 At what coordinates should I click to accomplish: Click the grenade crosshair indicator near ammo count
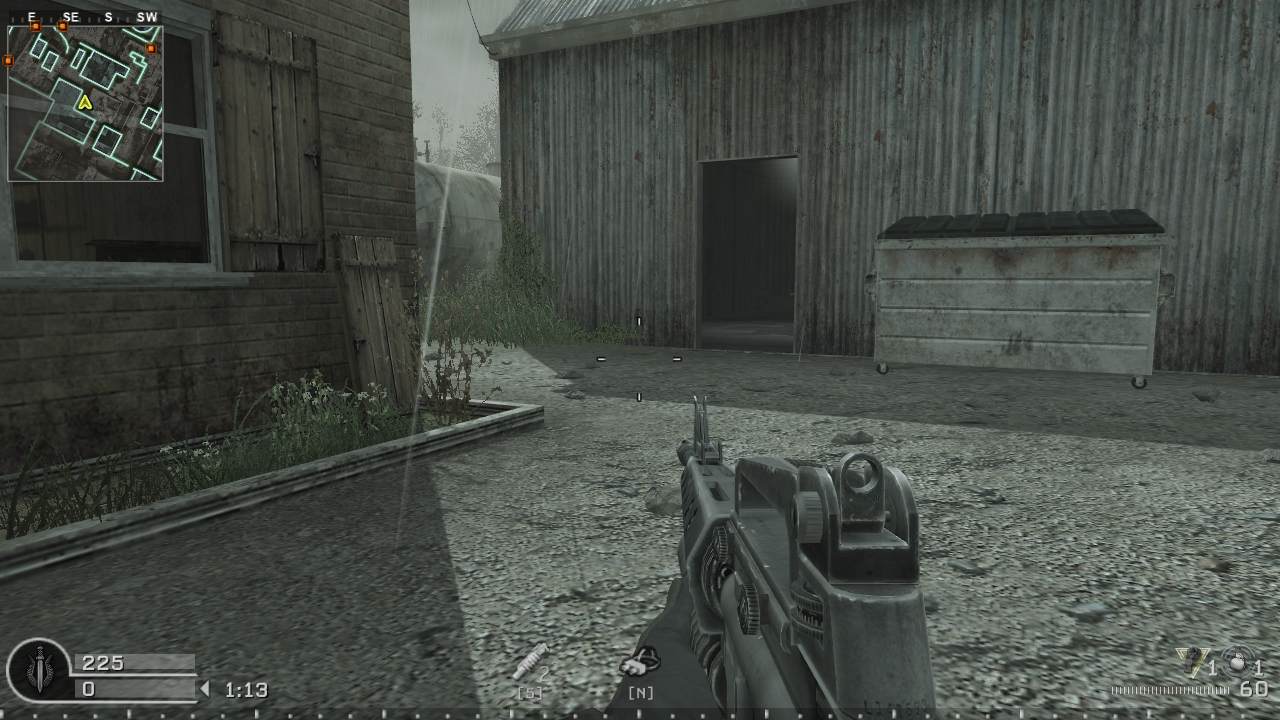pyautogui.click(x=1238, y=662)
